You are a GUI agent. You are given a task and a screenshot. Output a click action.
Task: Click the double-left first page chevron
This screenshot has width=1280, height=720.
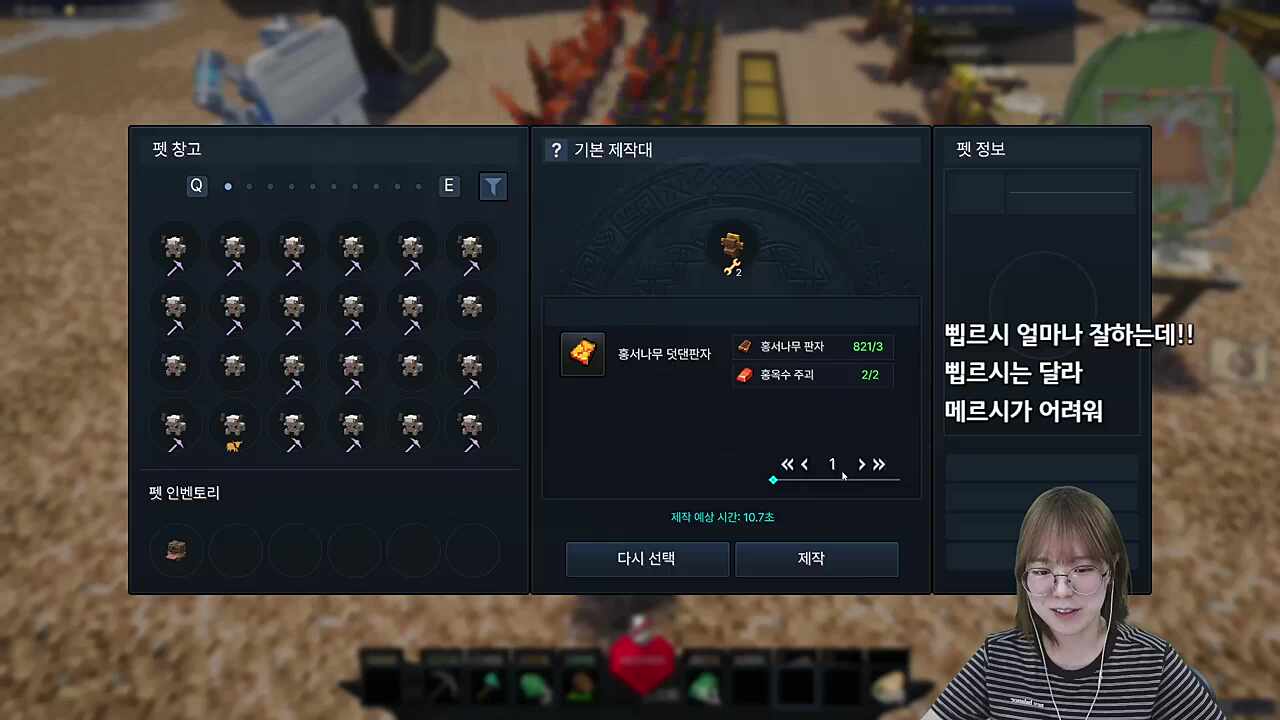tap(787, 464)
